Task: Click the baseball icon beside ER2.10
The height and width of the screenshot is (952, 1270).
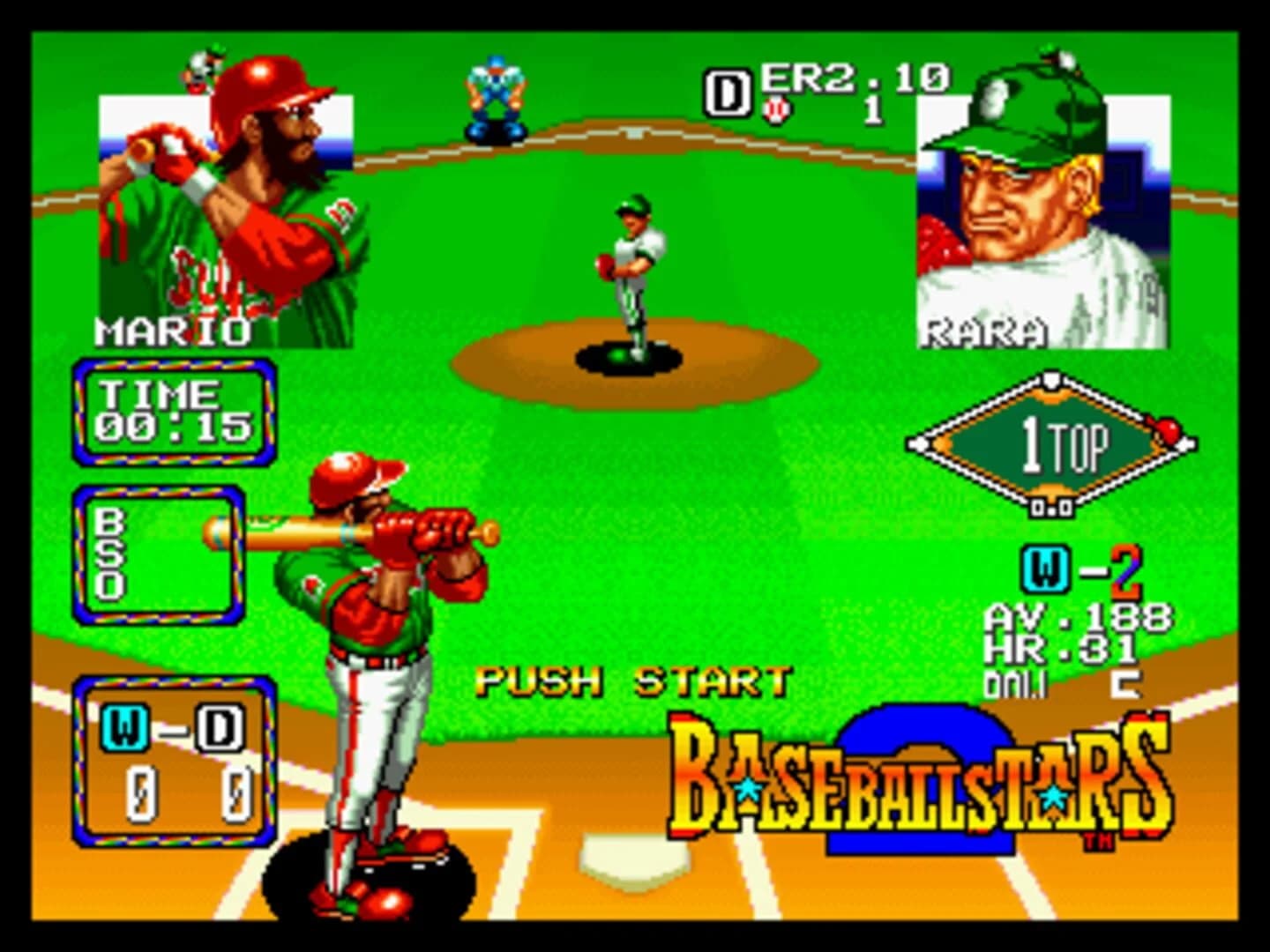Action: 775,108
